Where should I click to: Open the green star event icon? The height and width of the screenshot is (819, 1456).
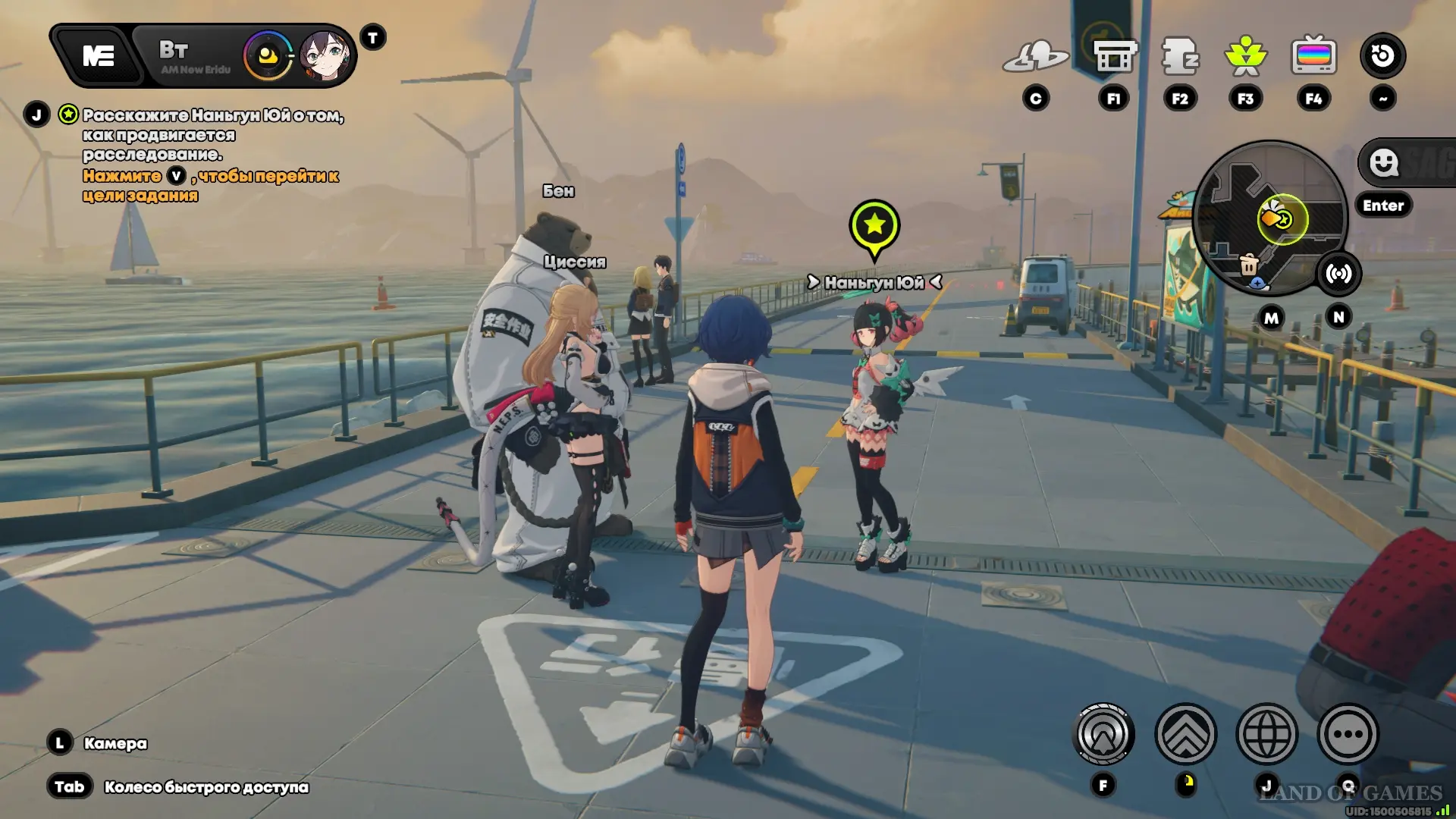(1245, 56)
